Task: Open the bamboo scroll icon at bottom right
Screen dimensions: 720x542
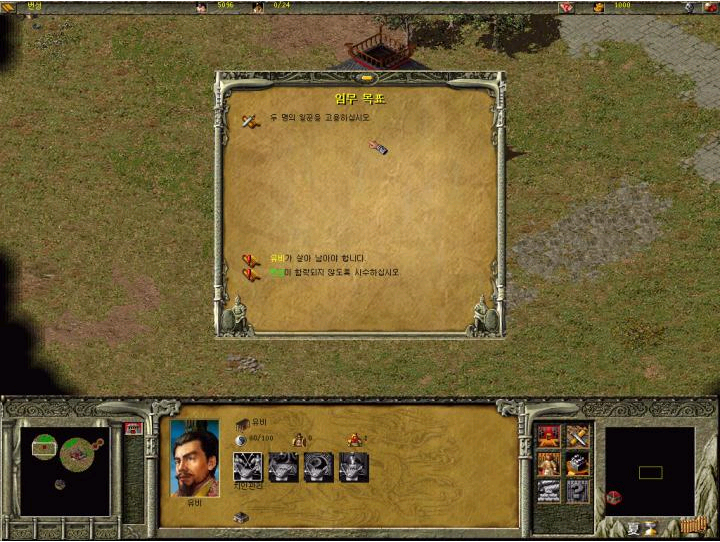Action: [x=692, y=526]
